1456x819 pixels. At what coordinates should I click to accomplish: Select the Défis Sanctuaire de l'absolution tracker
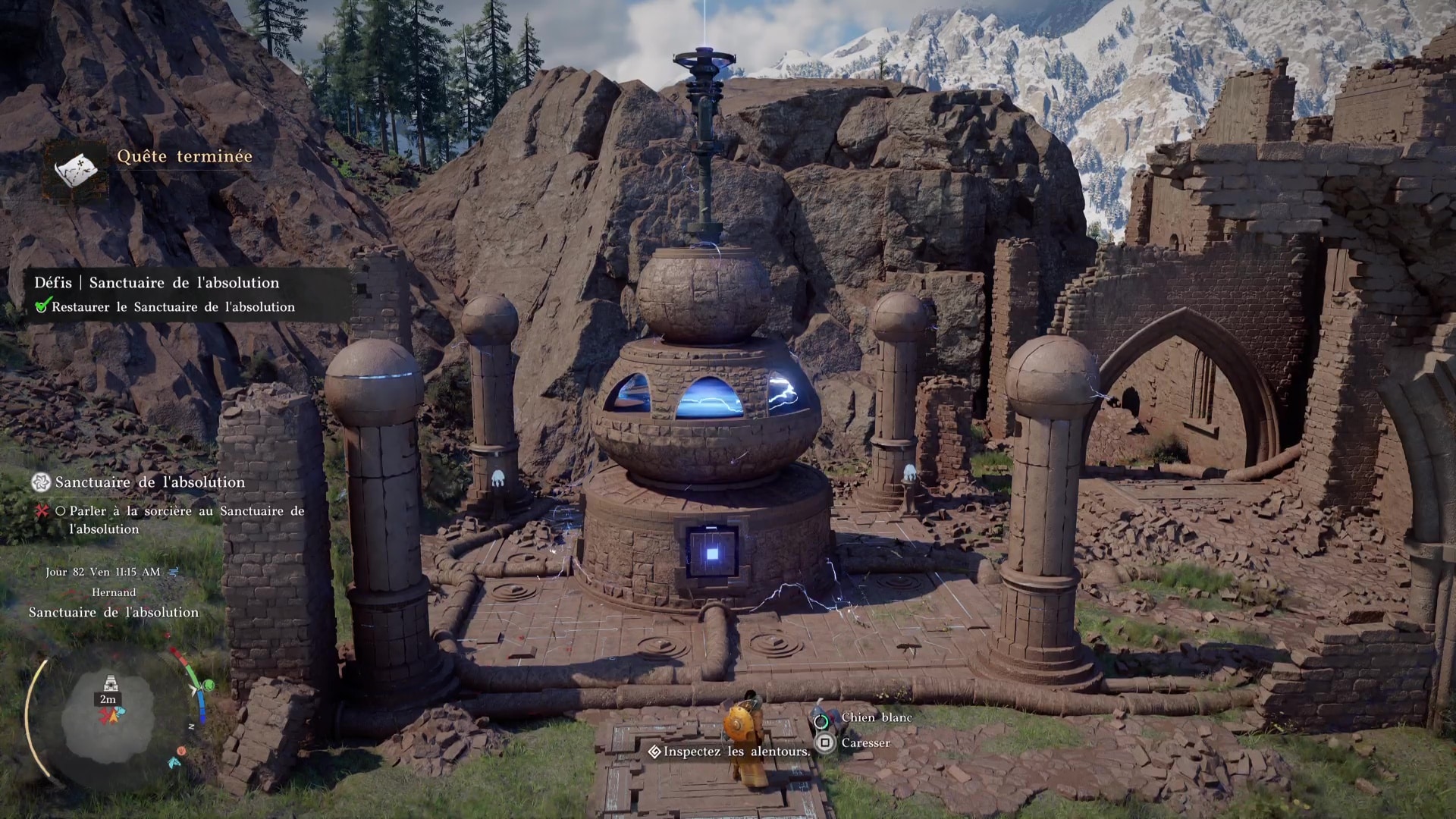tap(156, 283)
